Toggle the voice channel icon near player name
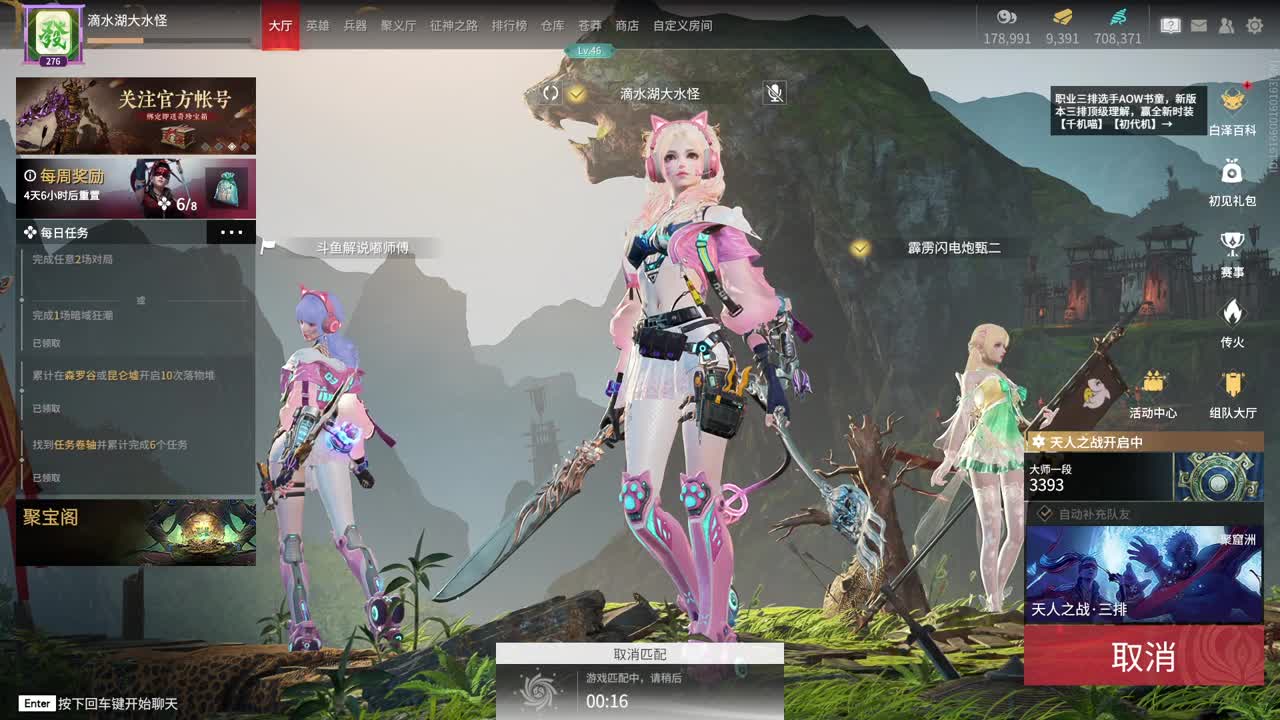This screenshot has height=720, width=1280. tap(549, 93)
